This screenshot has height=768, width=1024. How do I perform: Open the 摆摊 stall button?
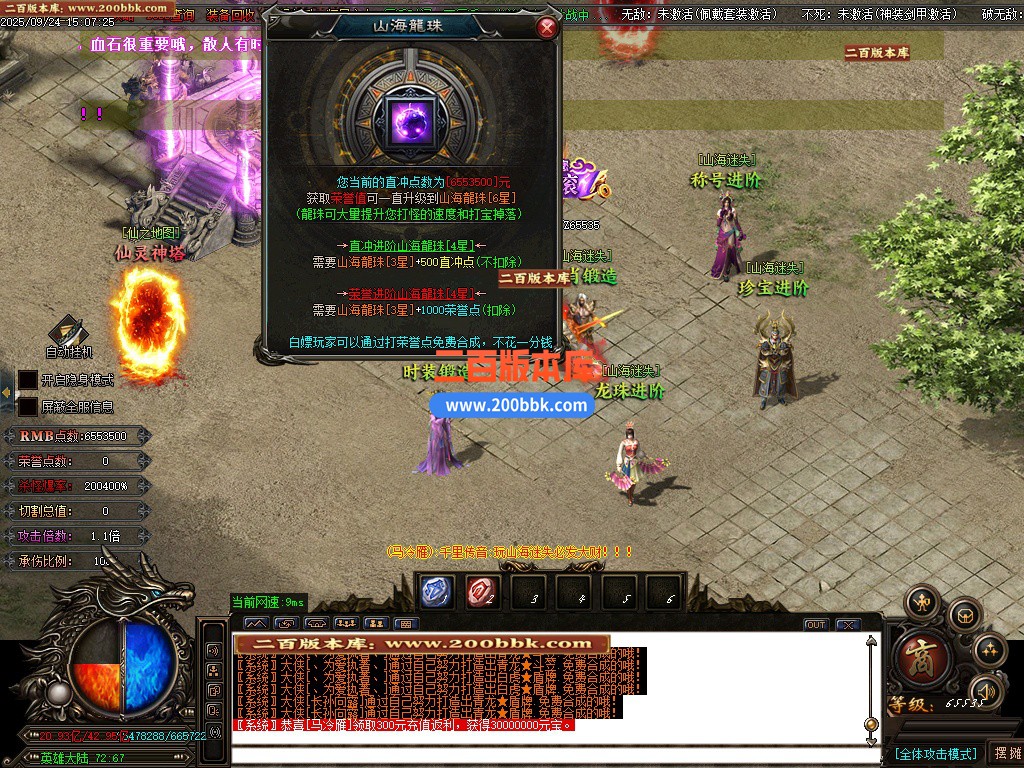pos(1004,753)
